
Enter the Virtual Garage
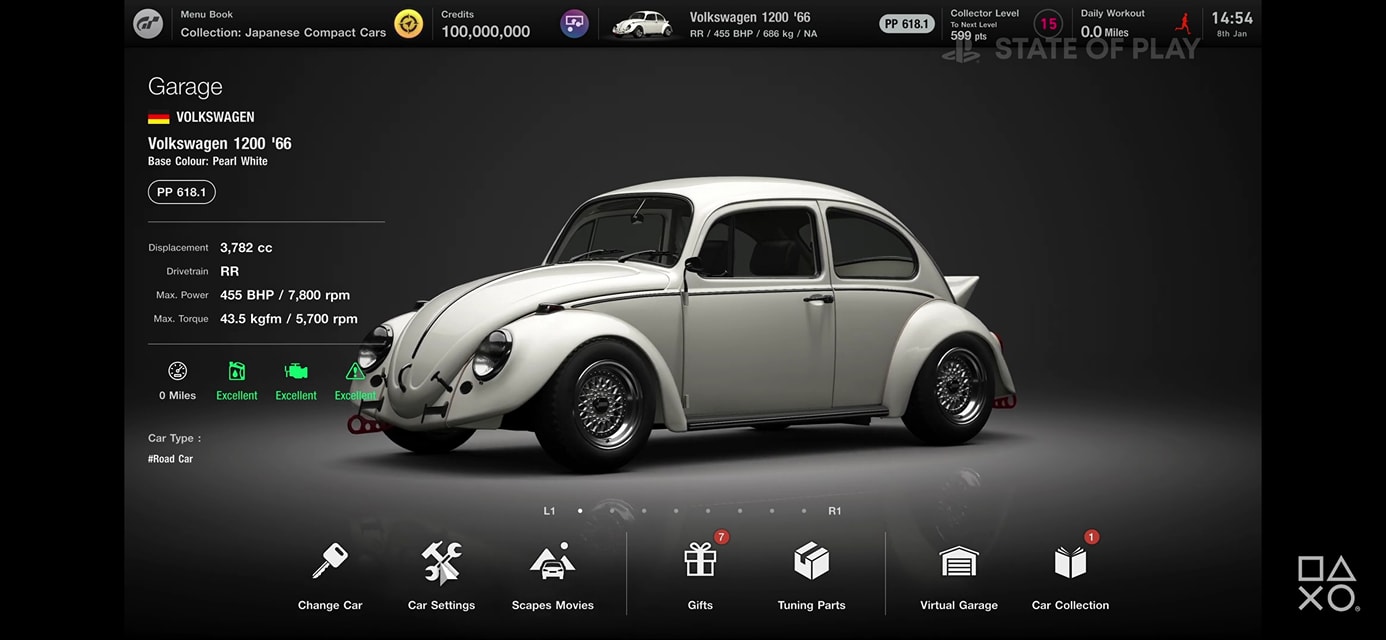click(x=958, y=575)
